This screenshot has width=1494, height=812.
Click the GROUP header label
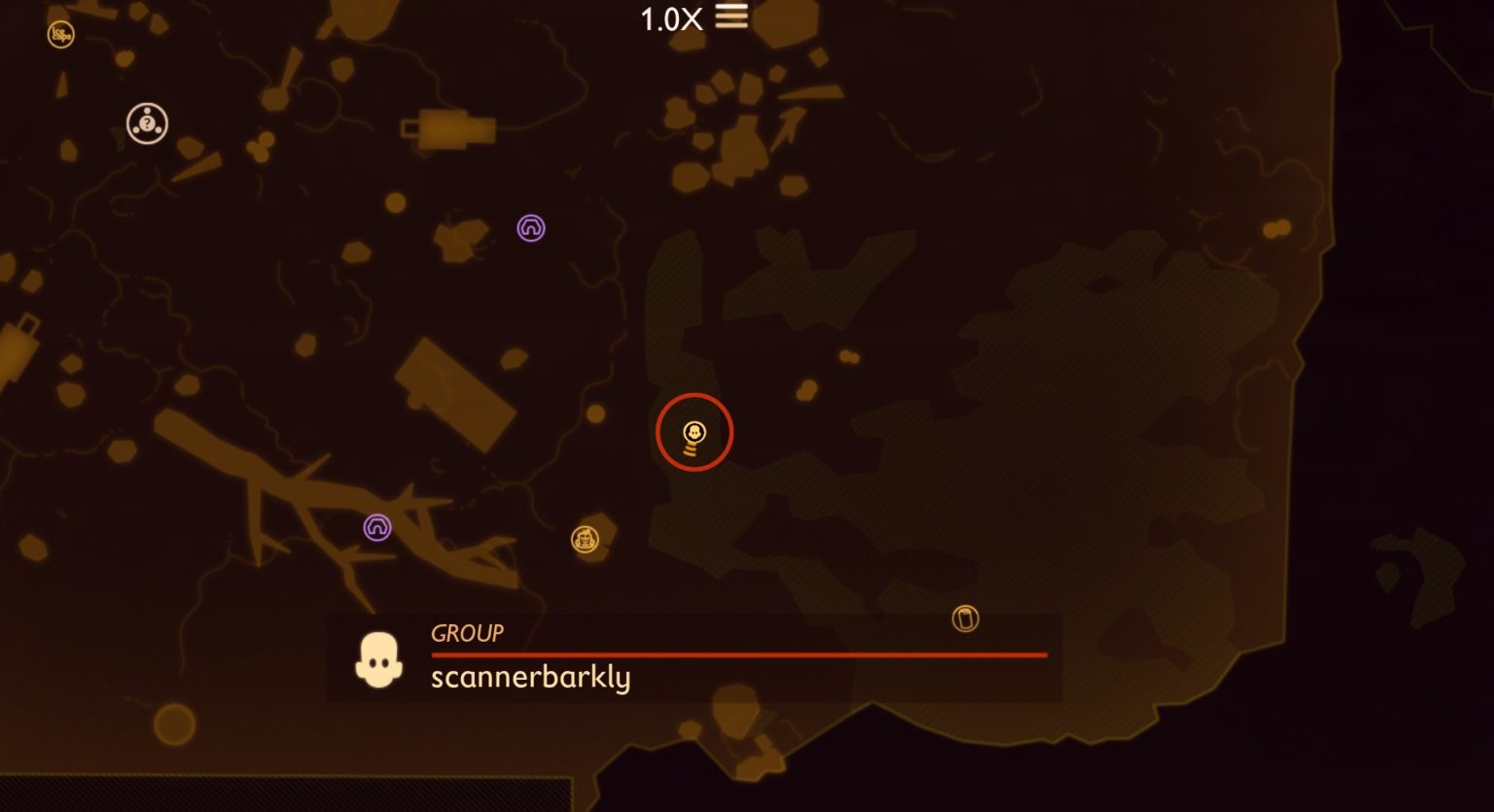click(x=467, y=633)
